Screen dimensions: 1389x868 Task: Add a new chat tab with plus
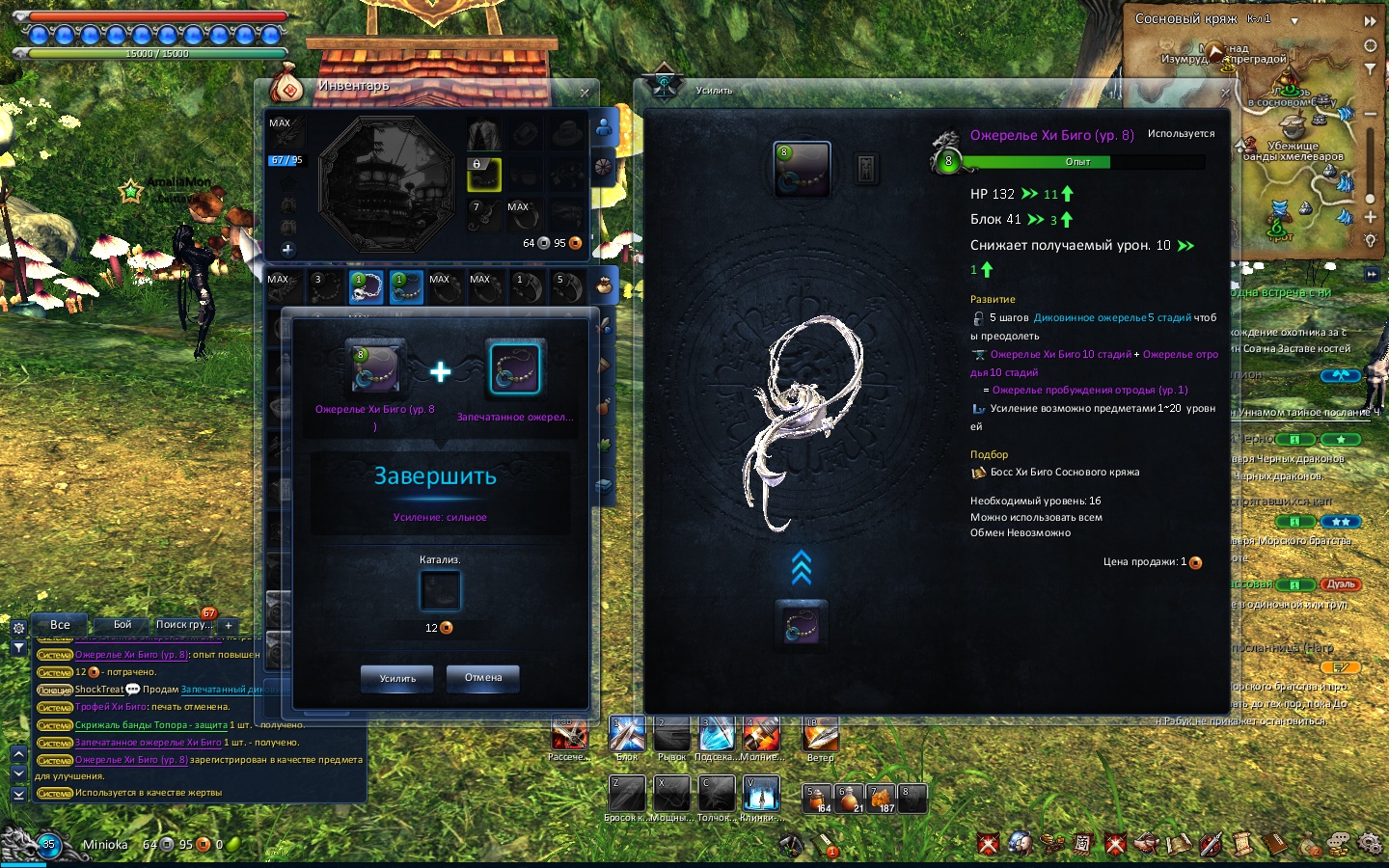(229, 626)
